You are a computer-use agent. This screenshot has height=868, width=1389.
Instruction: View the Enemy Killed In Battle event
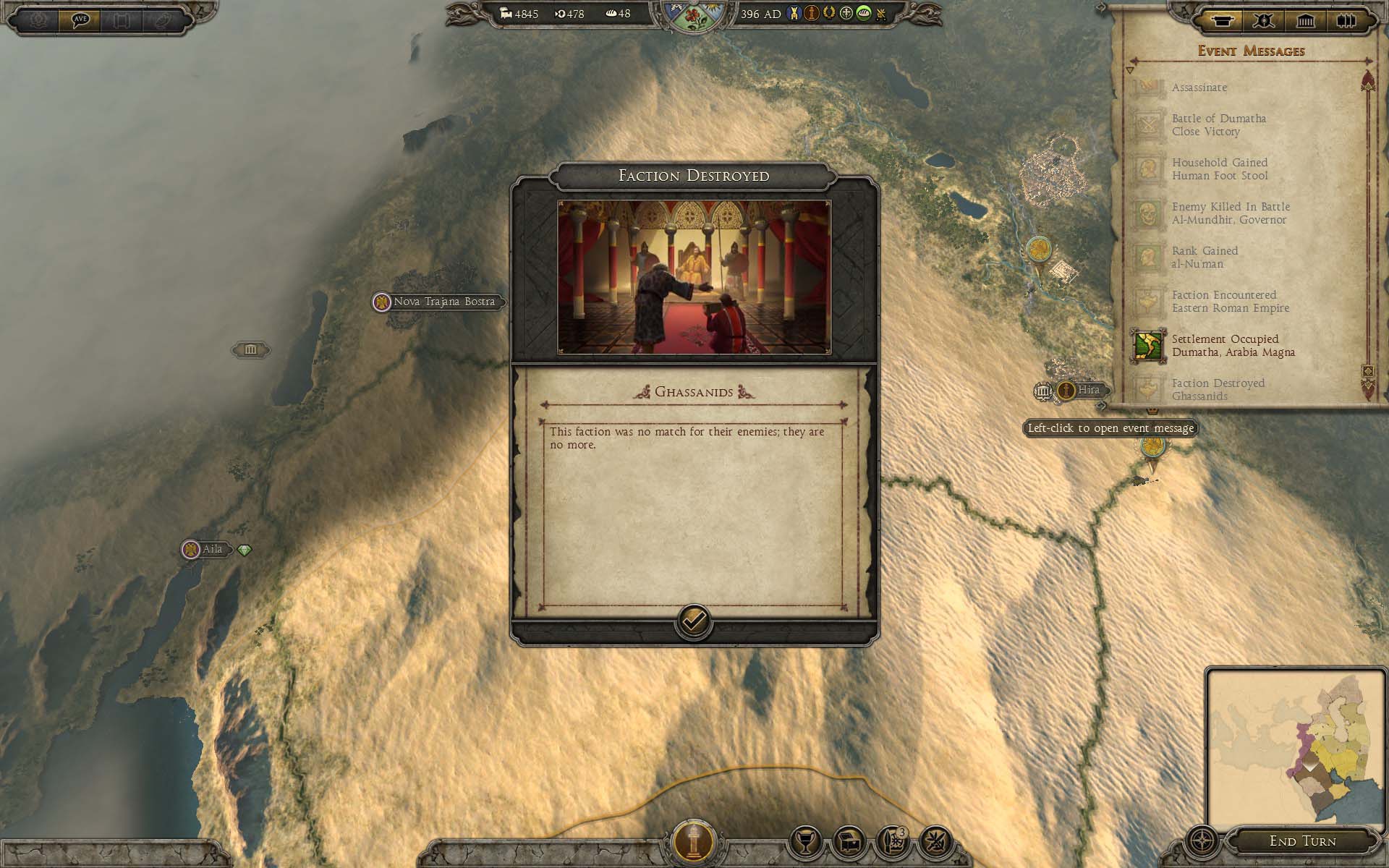pyautogui.click(x=1230, y=213)
